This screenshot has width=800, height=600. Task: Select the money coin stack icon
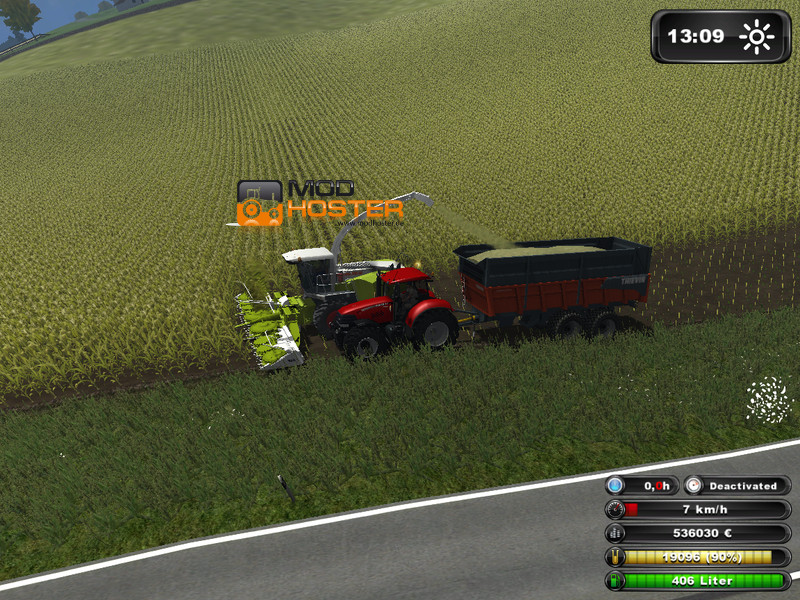(x=615, y=533)
